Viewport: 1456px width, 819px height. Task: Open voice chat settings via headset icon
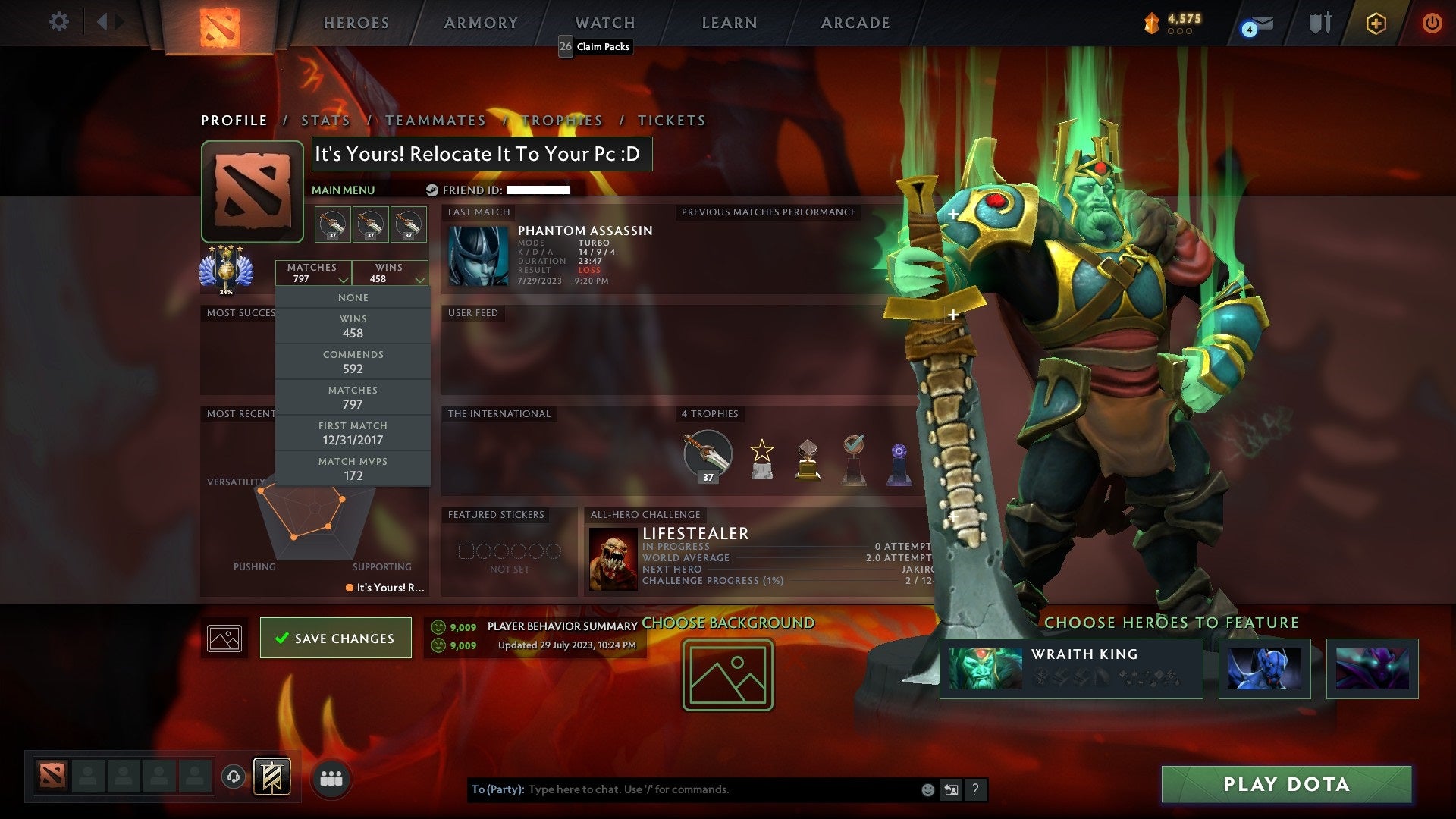233,777
